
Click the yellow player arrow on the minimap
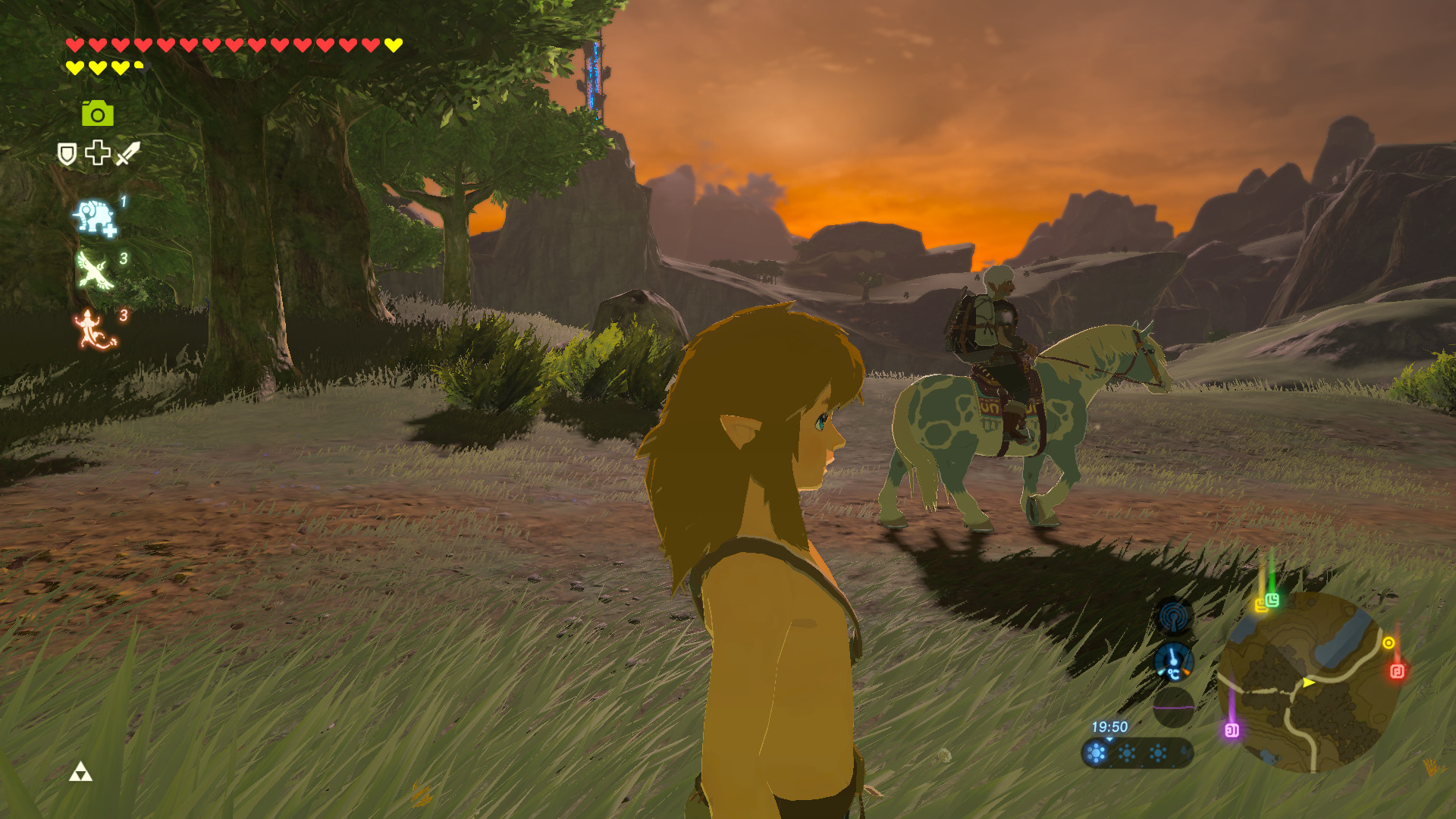[x=1307, y=682]
